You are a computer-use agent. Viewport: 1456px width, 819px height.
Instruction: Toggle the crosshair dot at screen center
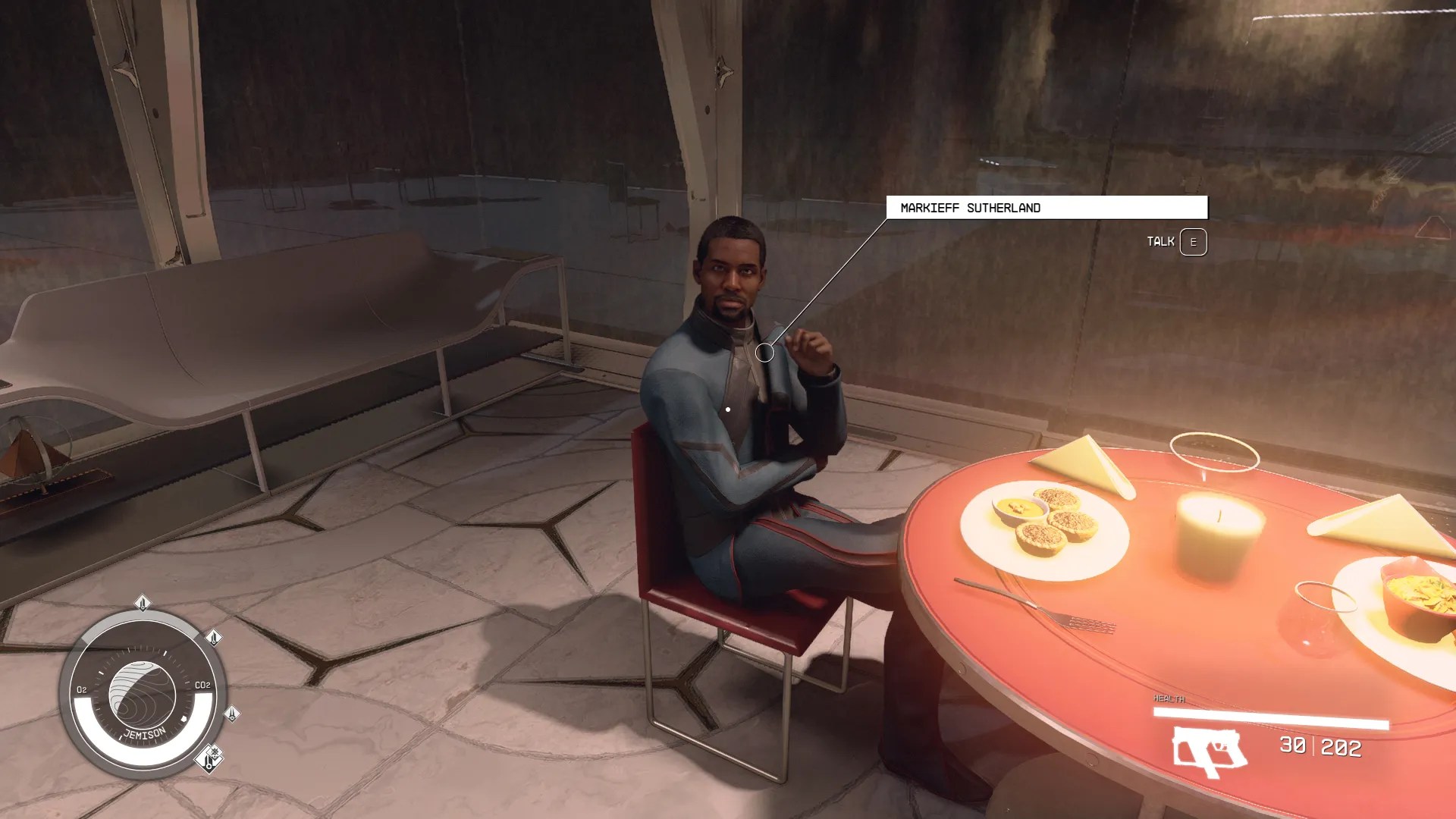tap(727, 408)
